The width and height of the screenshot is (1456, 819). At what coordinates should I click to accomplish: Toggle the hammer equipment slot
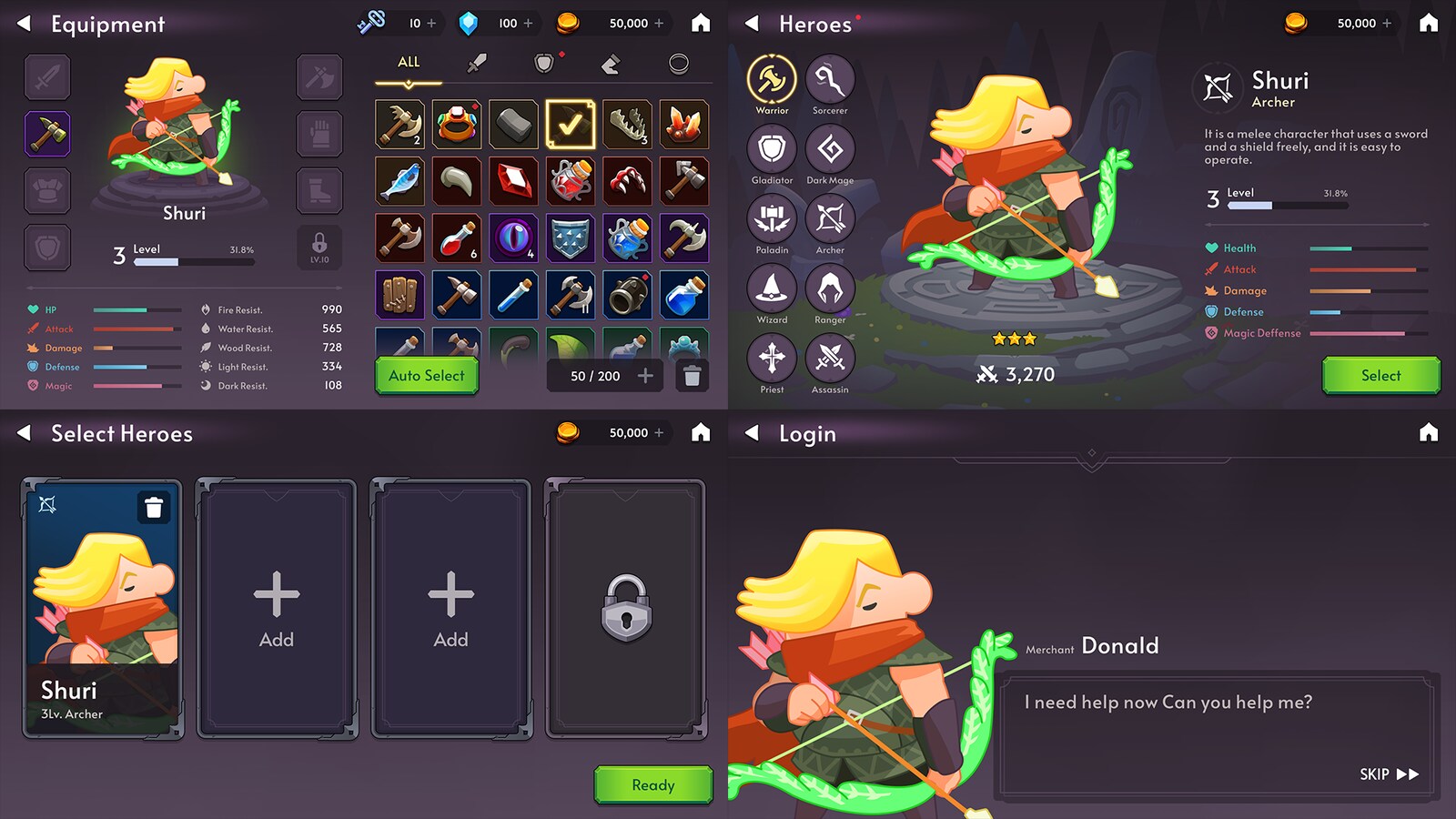tap(46, 134)
